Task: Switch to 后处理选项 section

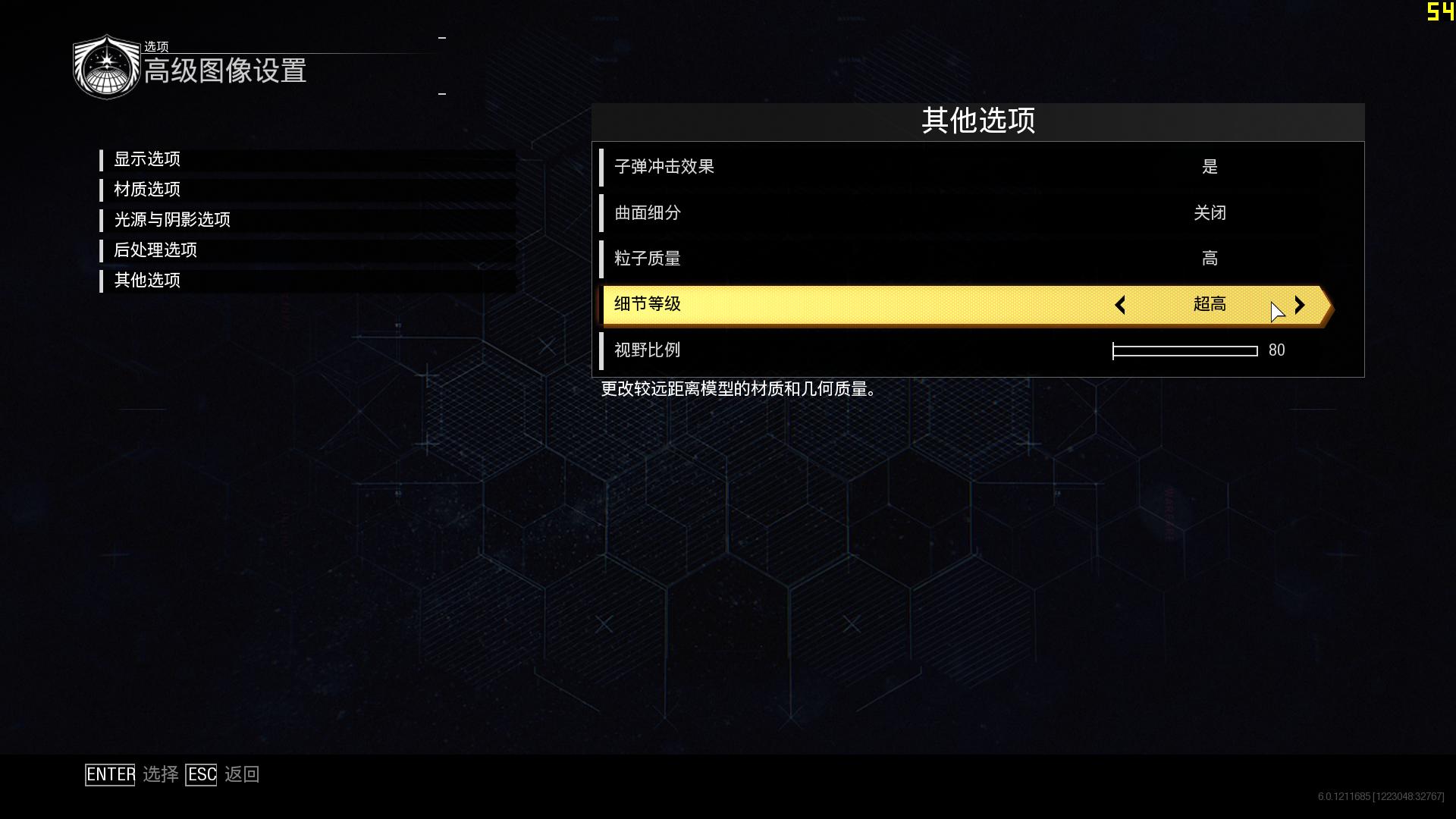Action: pyautogui.click(x=156, y=250)
